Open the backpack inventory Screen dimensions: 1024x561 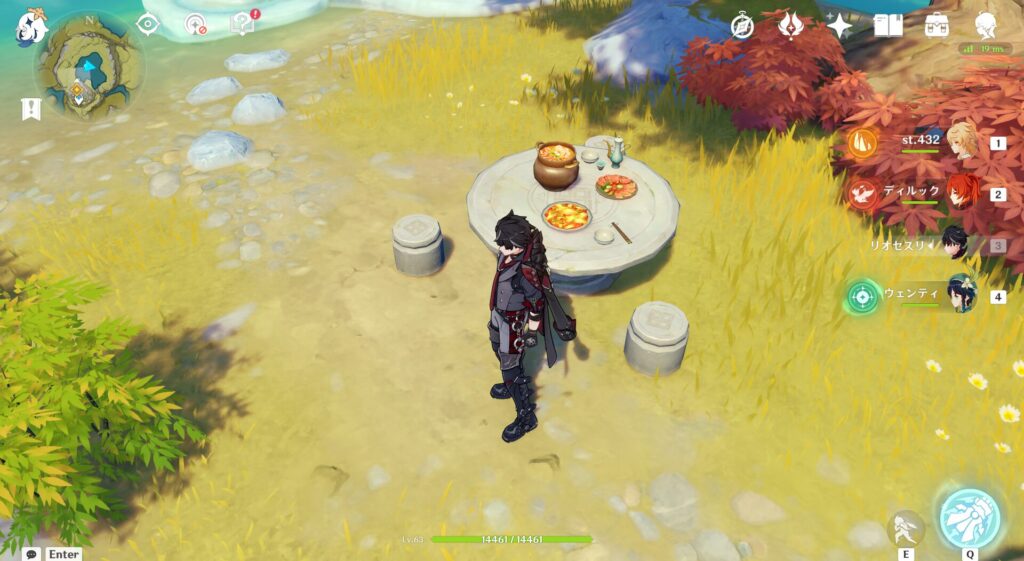click(937, 26)
